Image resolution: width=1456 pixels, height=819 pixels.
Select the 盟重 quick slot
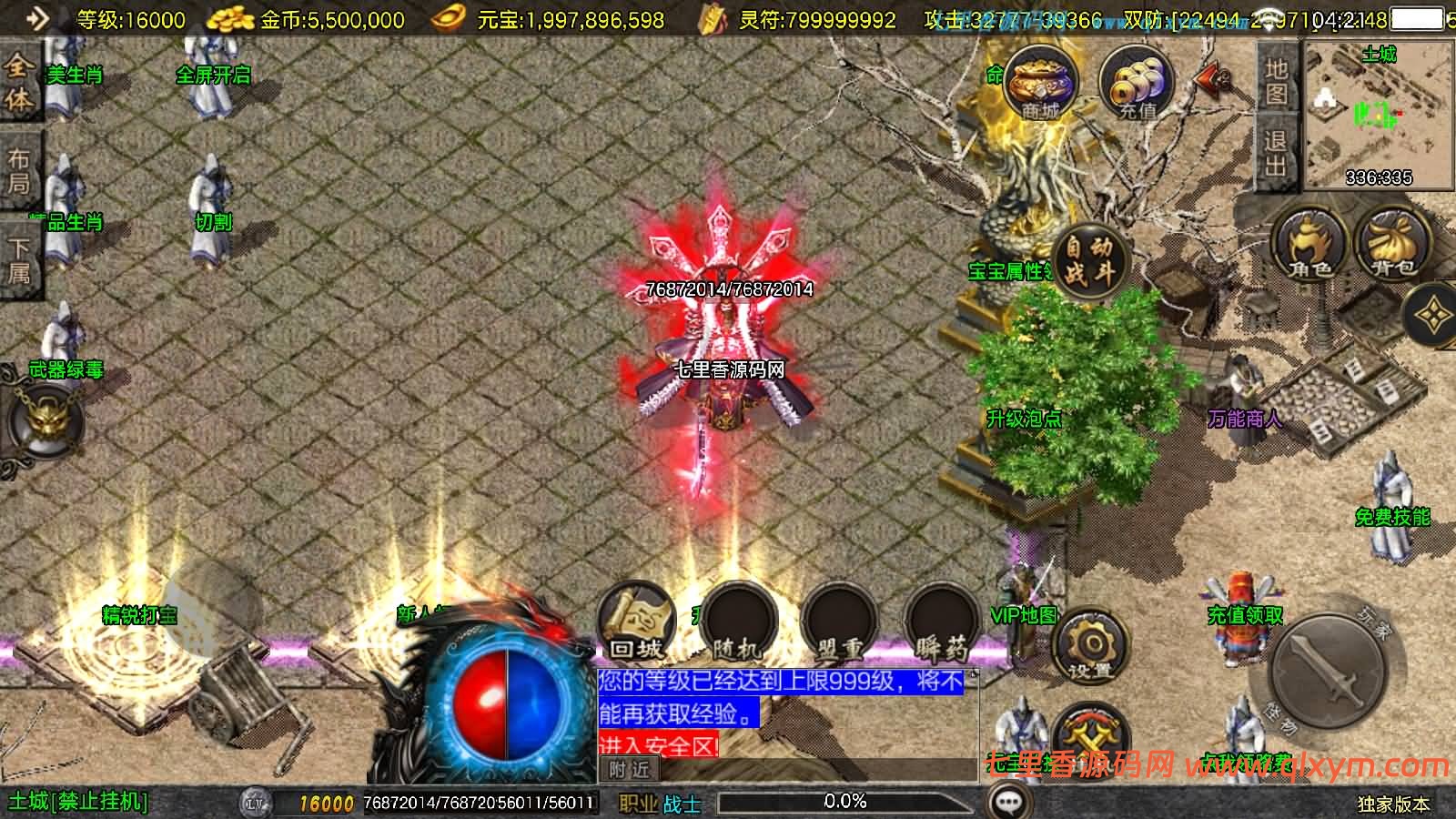click(x=839, y=623)
